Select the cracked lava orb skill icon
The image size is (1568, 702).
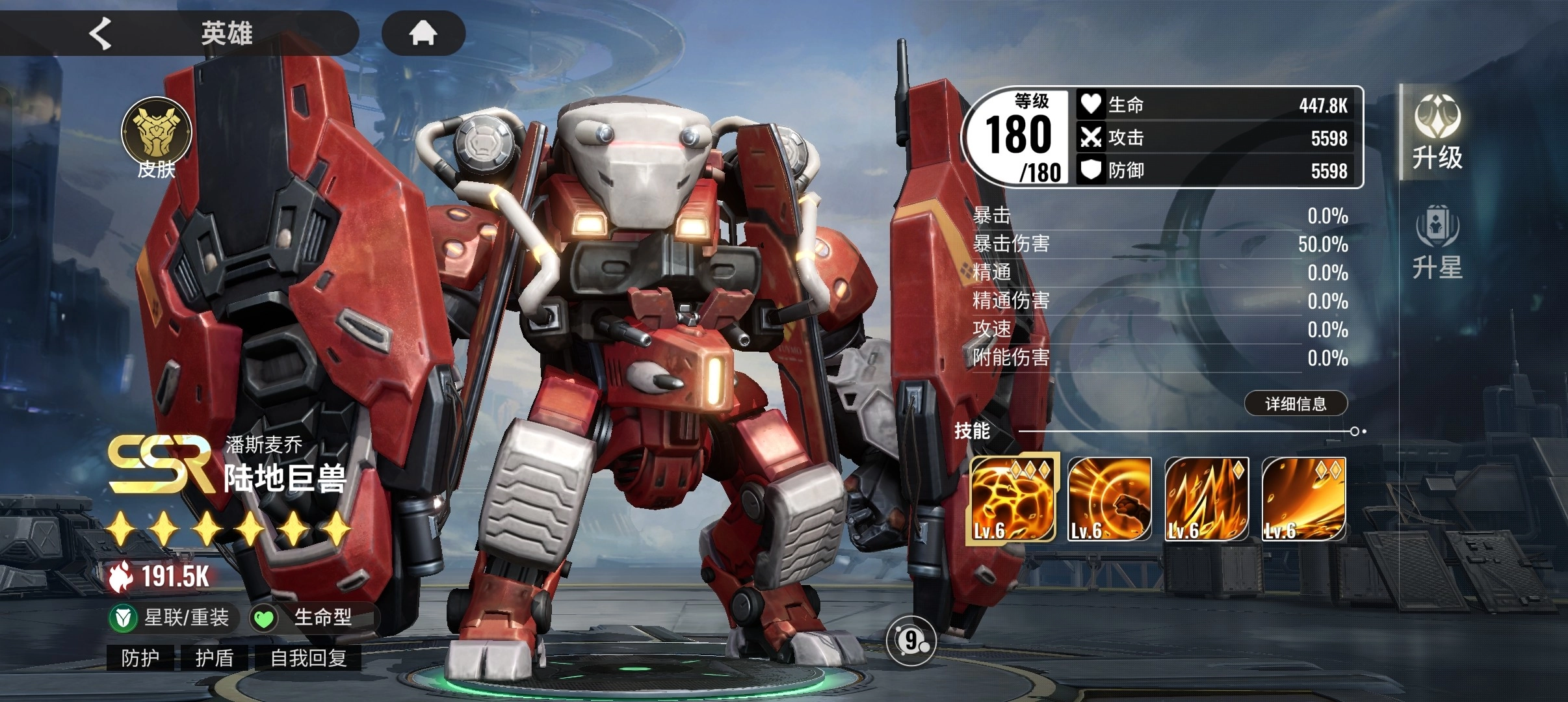coord(1012,498)
